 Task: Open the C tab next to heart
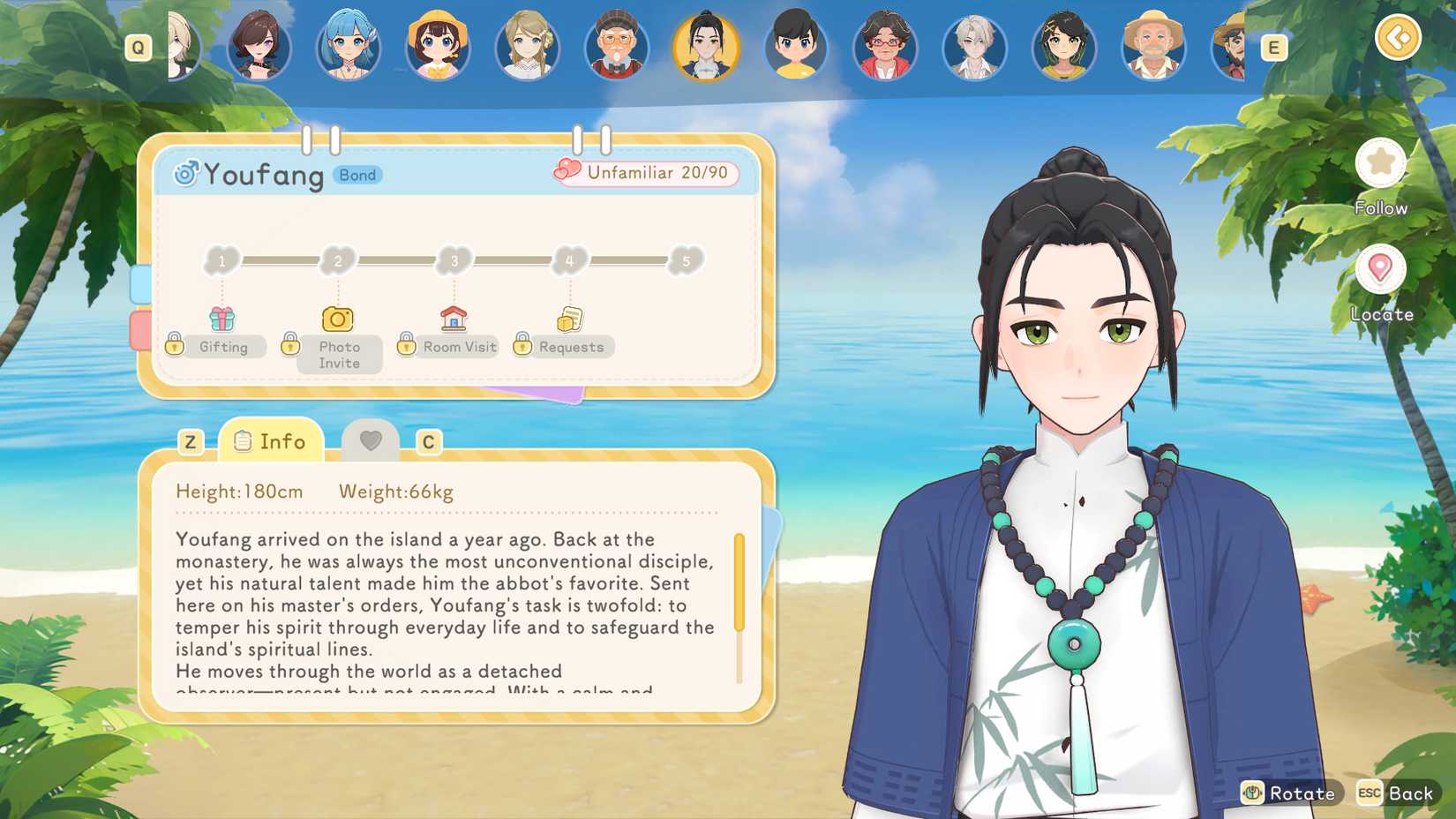tap(429, 440)
